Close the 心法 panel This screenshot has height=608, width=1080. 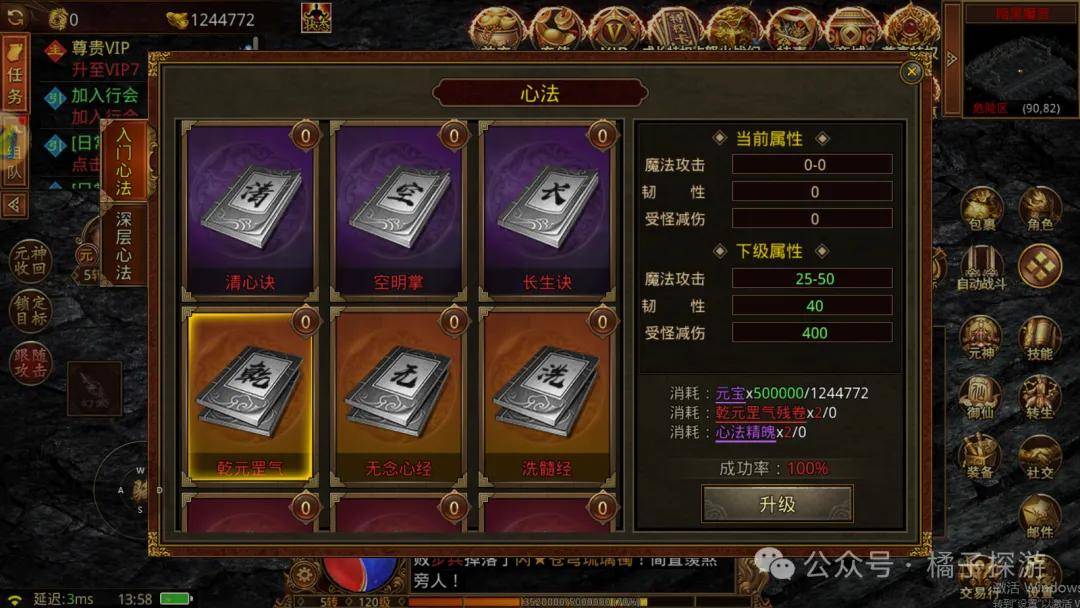click(x=911, y=72)
